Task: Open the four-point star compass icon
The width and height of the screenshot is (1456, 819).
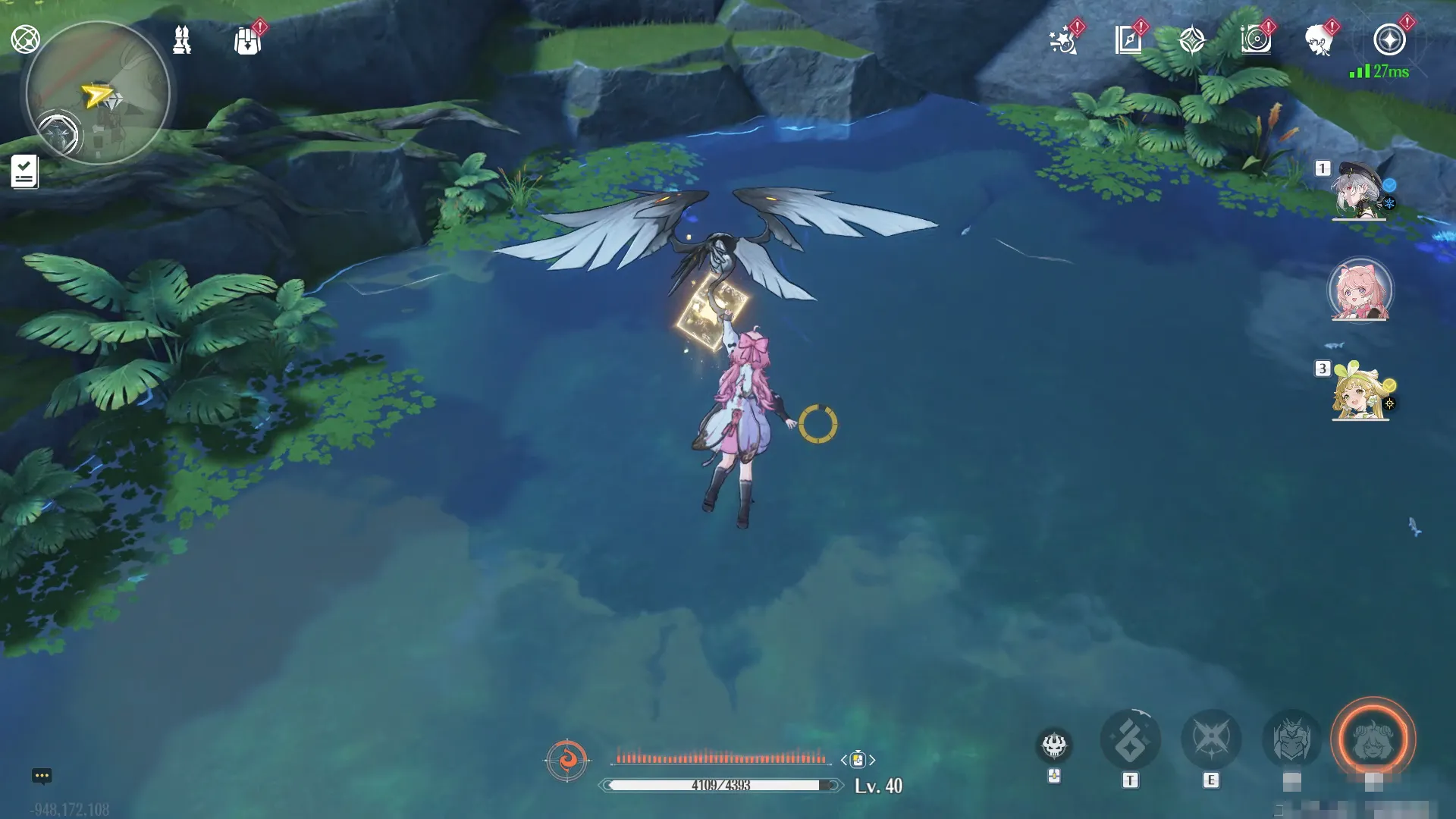Action: [x=1192, y=40]
